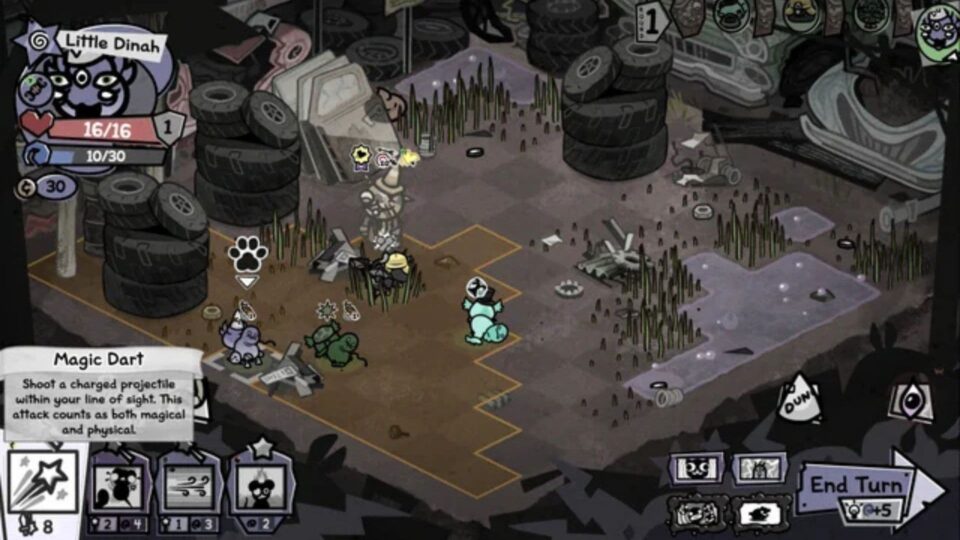Select the yellow-hat unit in turn order
The height and width of the screenshot is (540, 960).
coord(801,14)
